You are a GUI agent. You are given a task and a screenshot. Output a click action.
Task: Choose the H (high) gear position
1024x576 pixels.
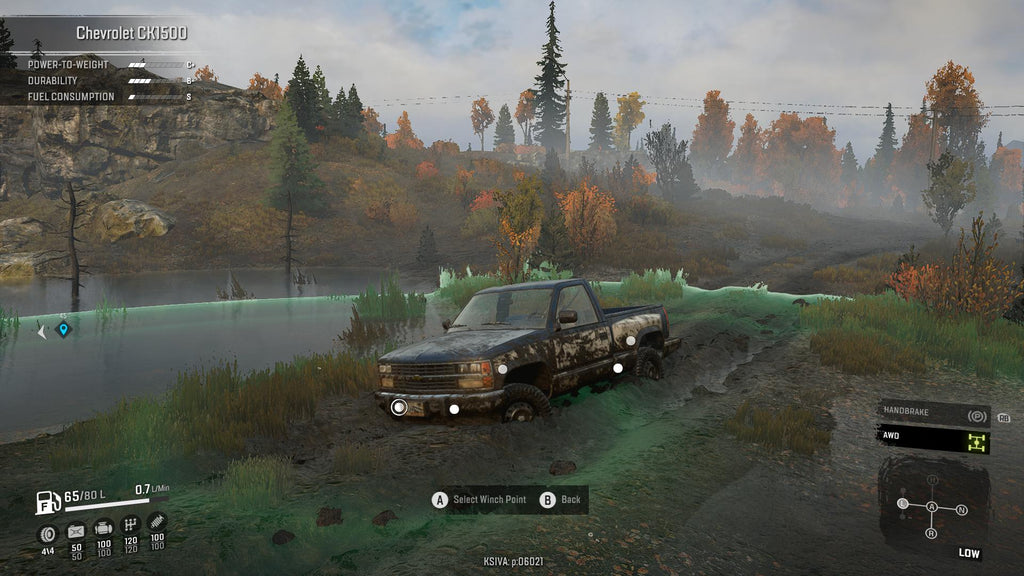[x=932, y=481]
